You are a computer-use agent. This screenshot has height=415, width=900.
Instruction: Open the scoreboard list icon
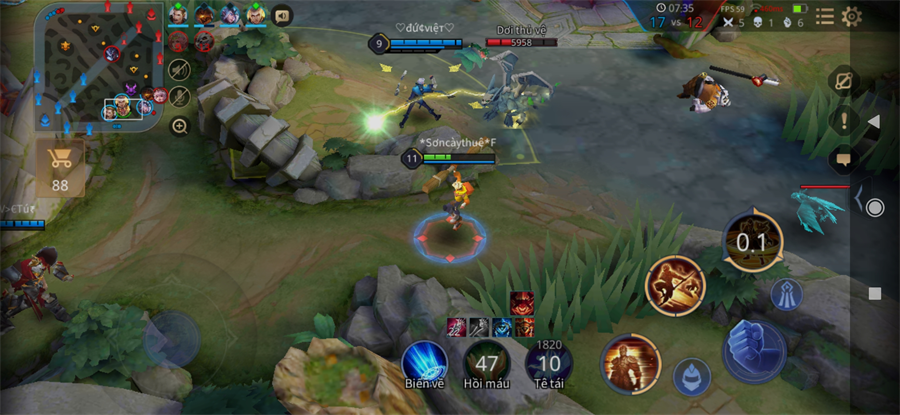(x=825, y=16)
